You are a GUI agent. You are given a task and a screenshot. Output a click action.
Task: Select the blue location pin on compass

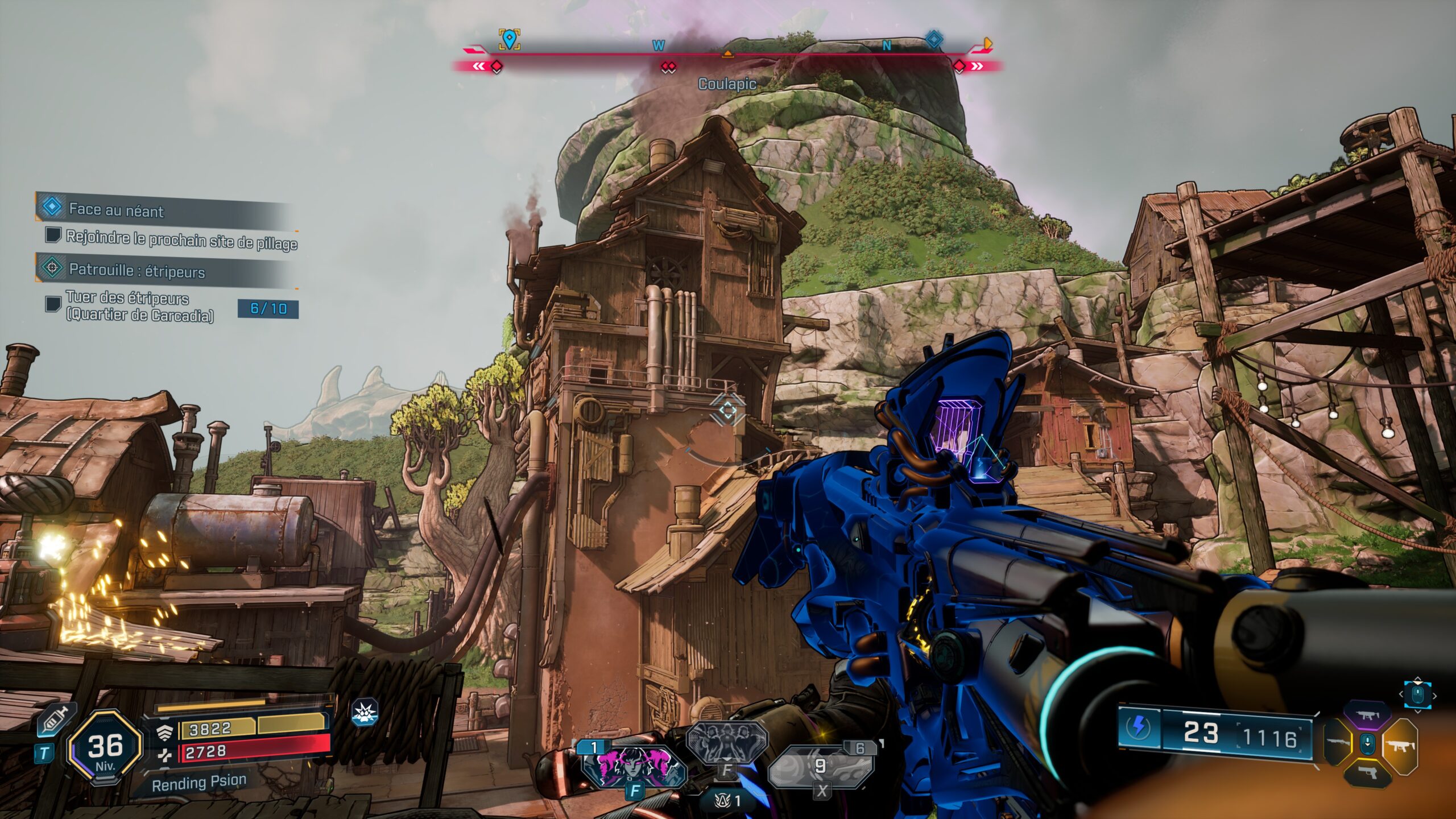click(x=509, y=39)
